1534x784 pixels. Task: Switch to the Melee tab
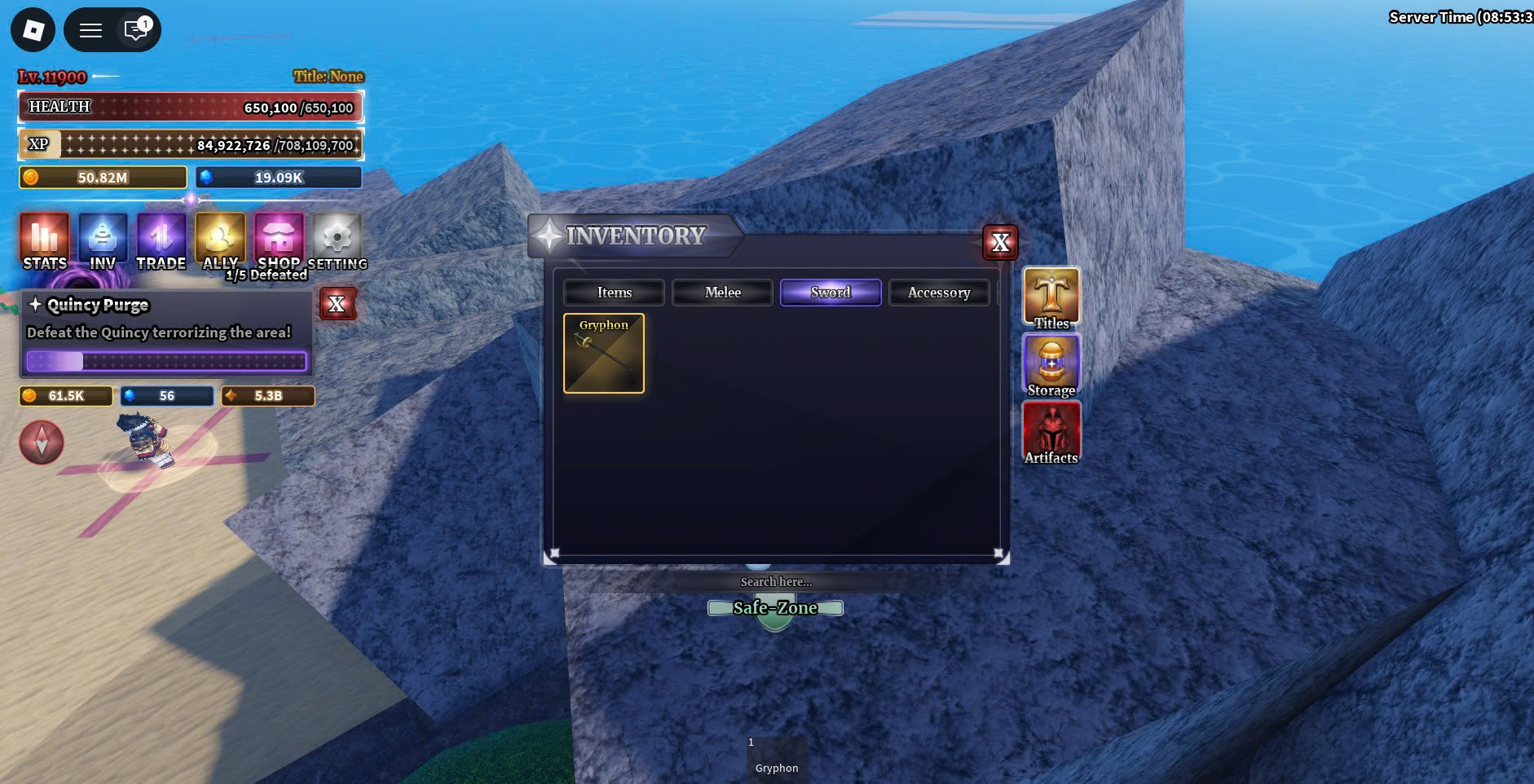click(722, 293)
